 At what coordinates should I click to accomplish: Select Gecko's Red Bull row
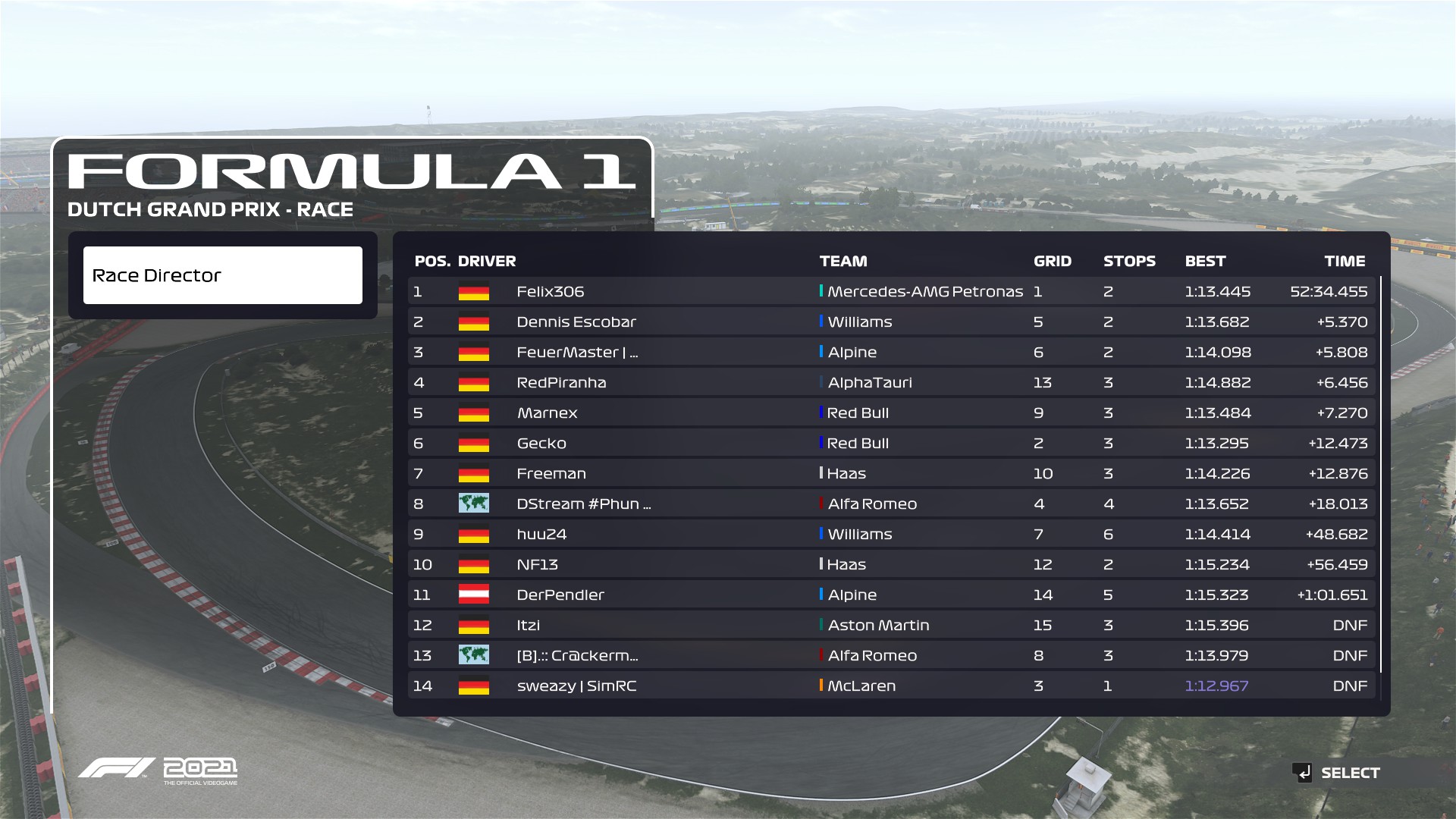pos(891,443)
